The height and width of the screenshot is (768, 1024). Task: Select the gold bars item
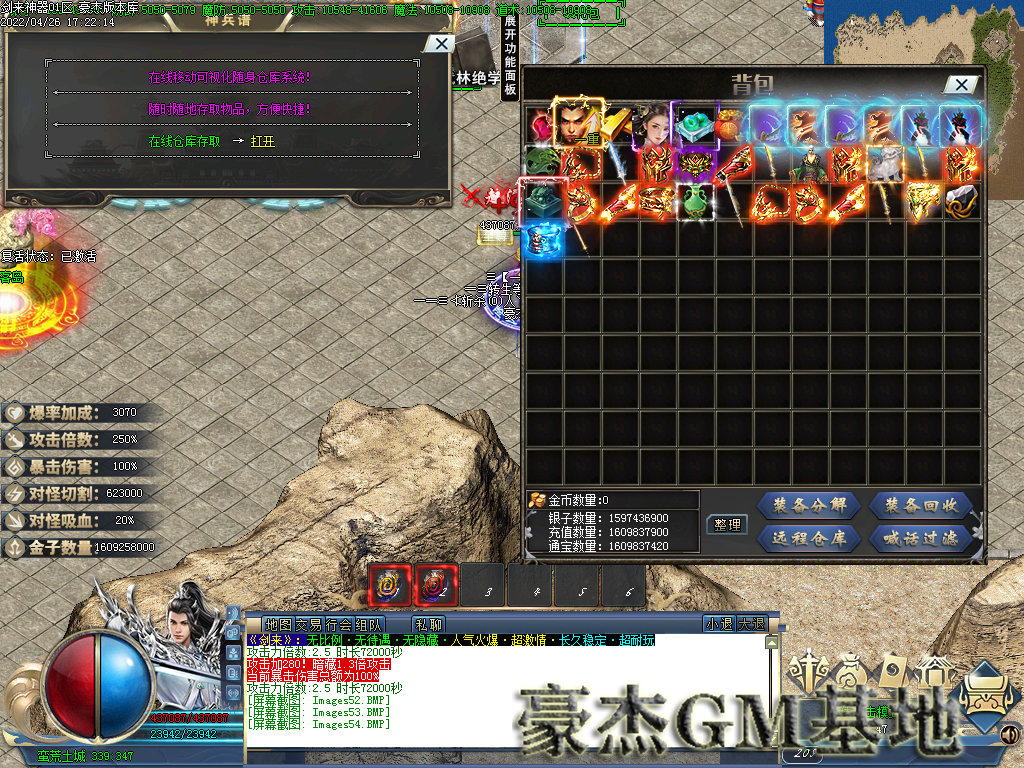coord(617,125)
